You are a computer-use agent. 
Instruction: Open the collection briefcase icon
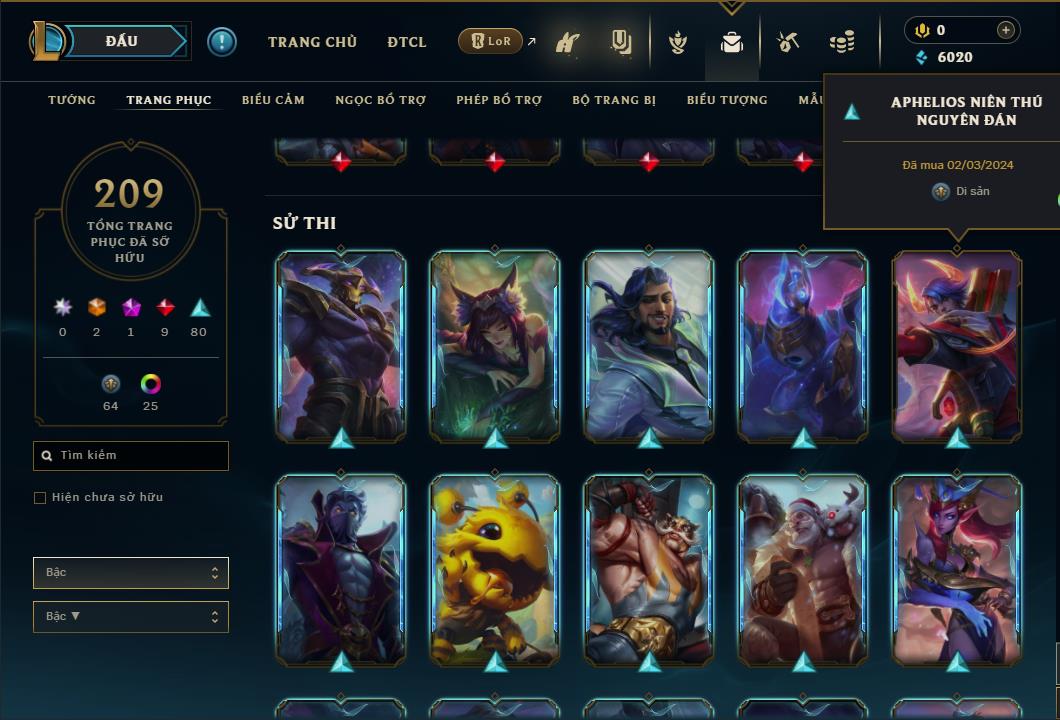pos(732,42)
